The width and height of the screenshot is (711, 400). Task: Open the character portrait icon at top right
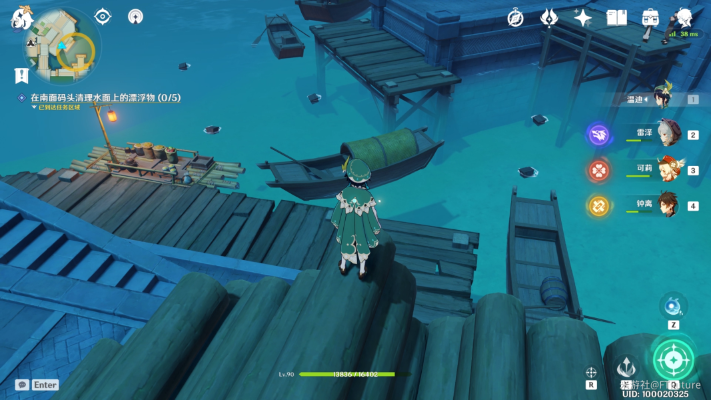pos(684,17)
